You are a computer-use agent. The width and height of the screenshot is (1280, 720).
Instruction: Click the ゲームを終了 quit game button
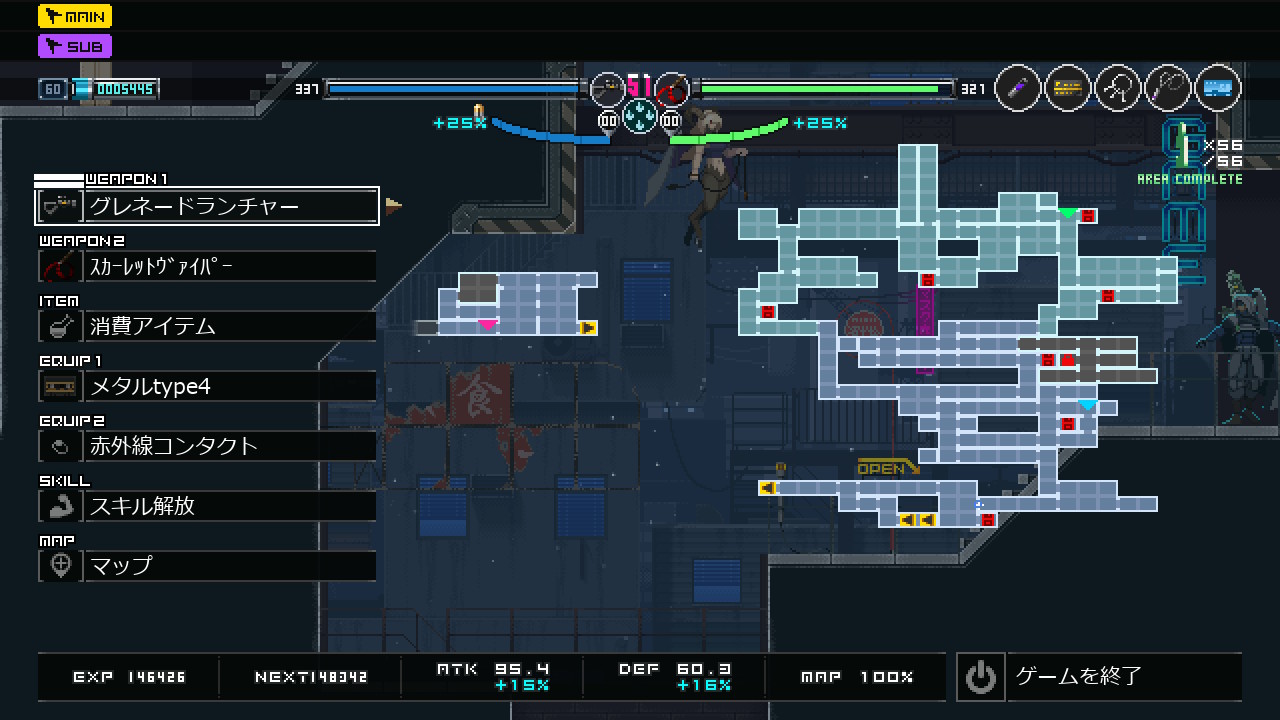(1099, 677)
